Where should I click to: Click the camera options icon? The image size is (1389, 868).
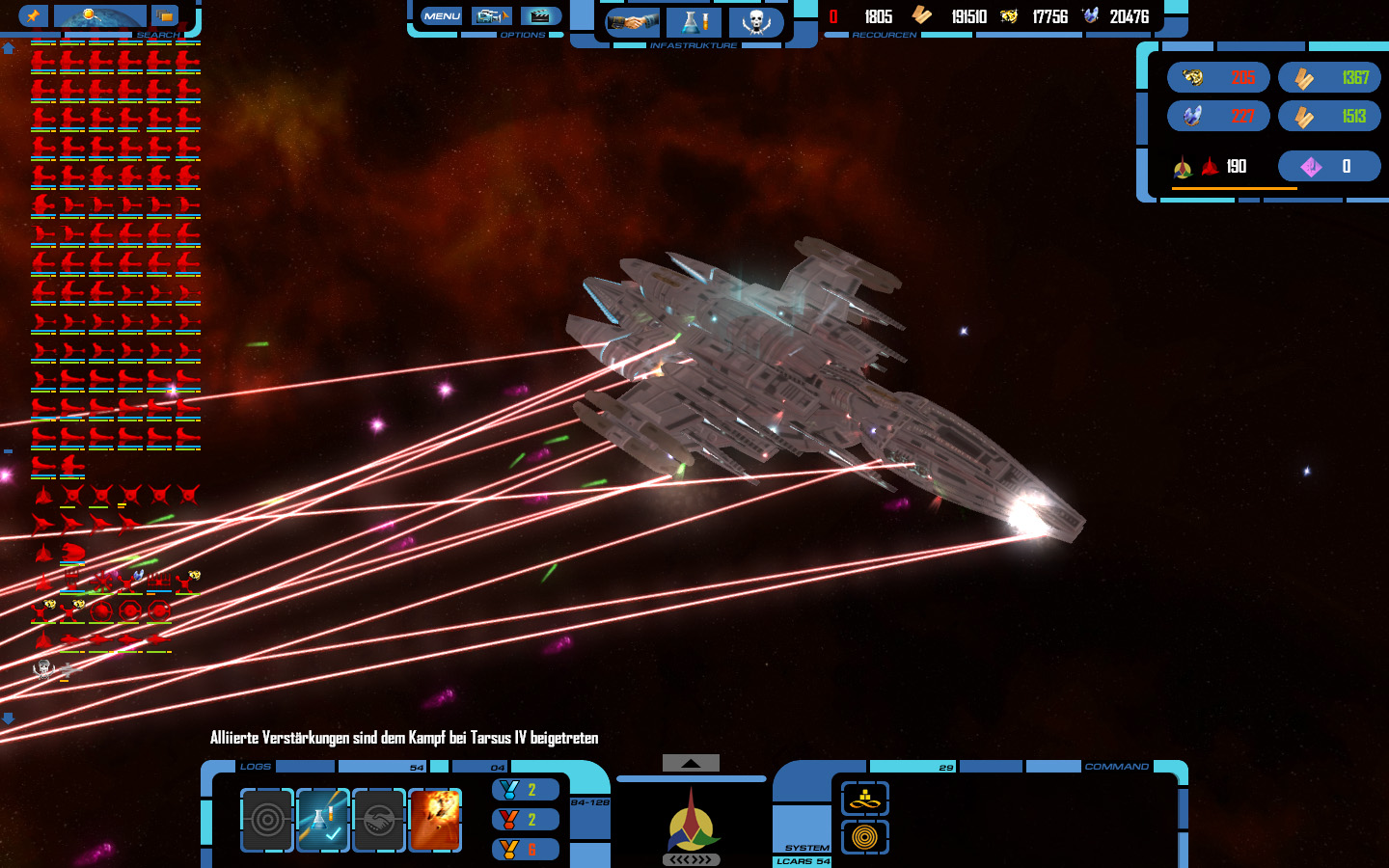click(x=492, y=16)
